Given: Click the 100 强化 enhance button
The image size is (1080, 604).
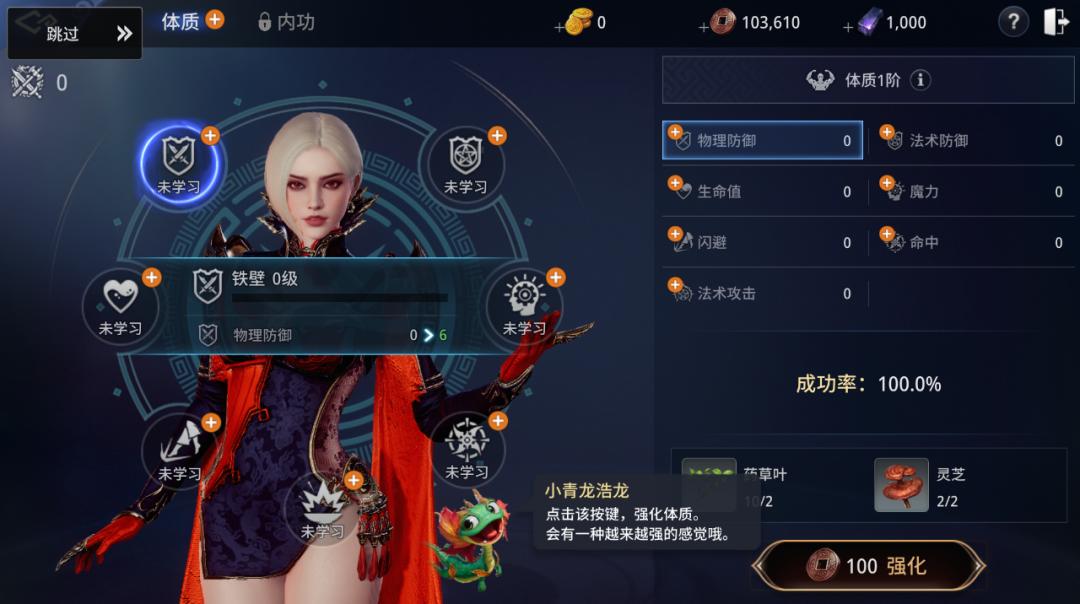Looking at the screenshot, I should [868, 566].
